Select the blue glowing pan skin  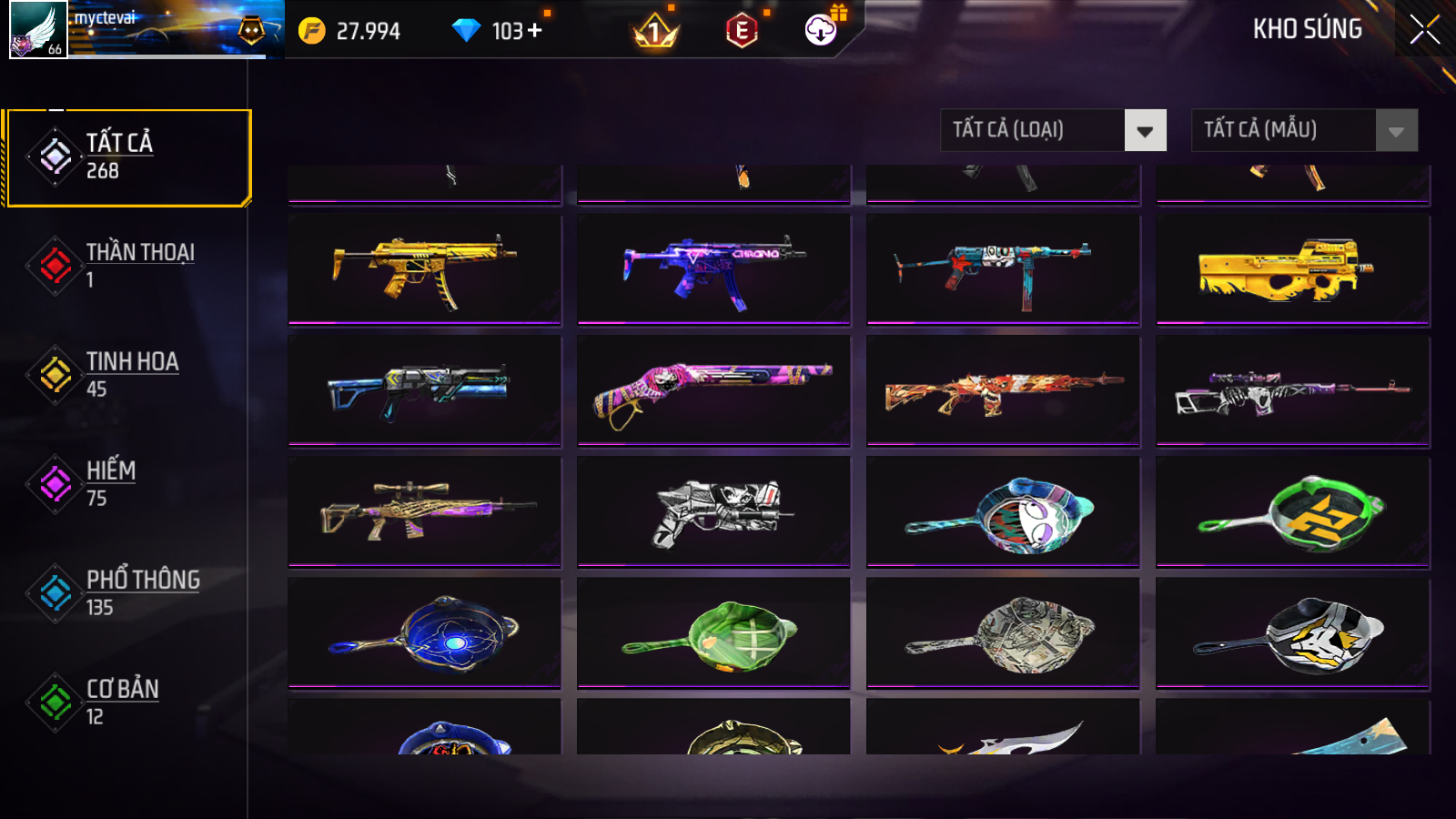(x=424, y=633)
